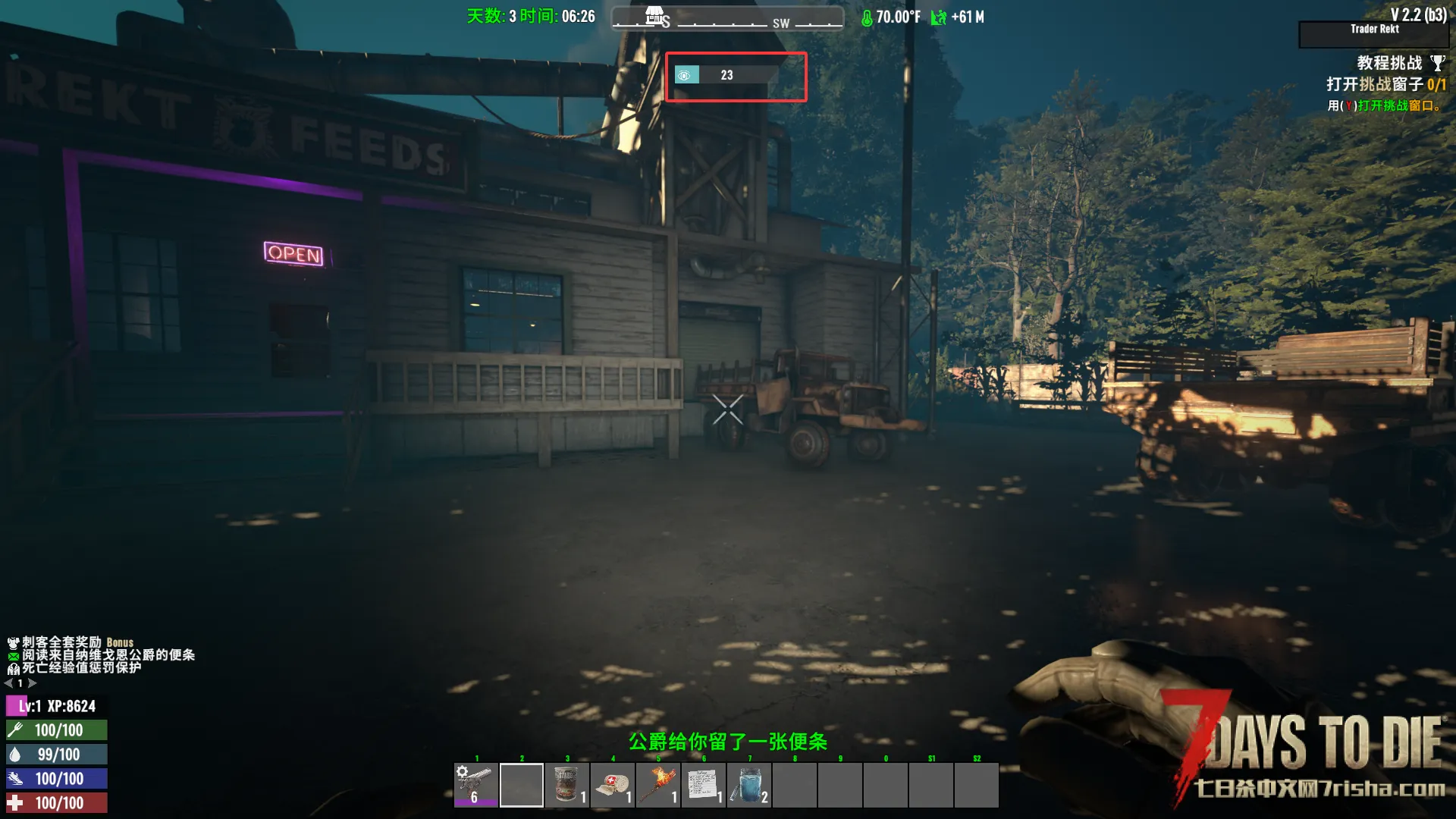Select the first aid bandage slot
1456x819 pixels.
[613, 785]
